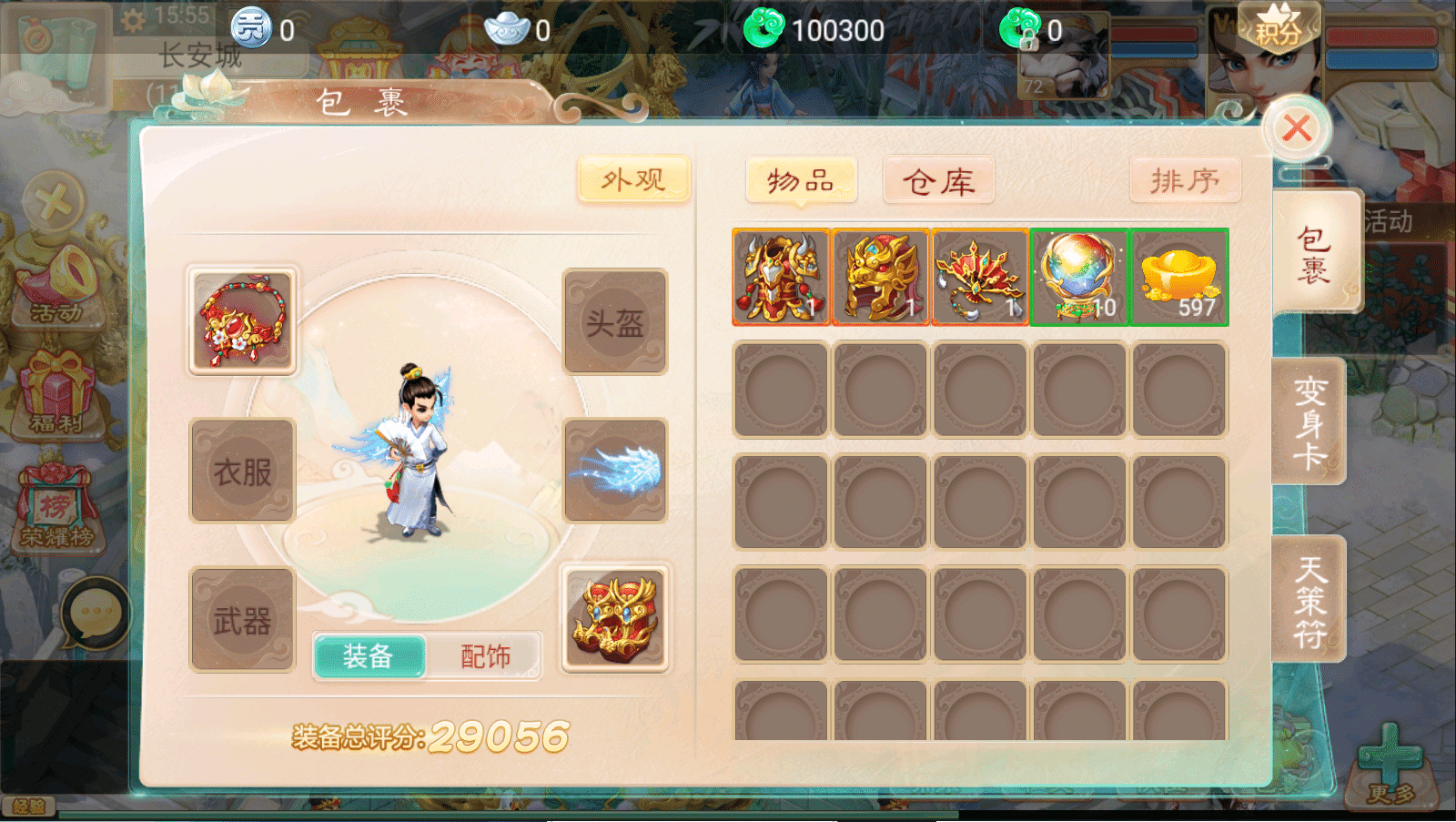Select the crystal ball item with count 10
1456x822 pixels.
(x=1078, y=277)
